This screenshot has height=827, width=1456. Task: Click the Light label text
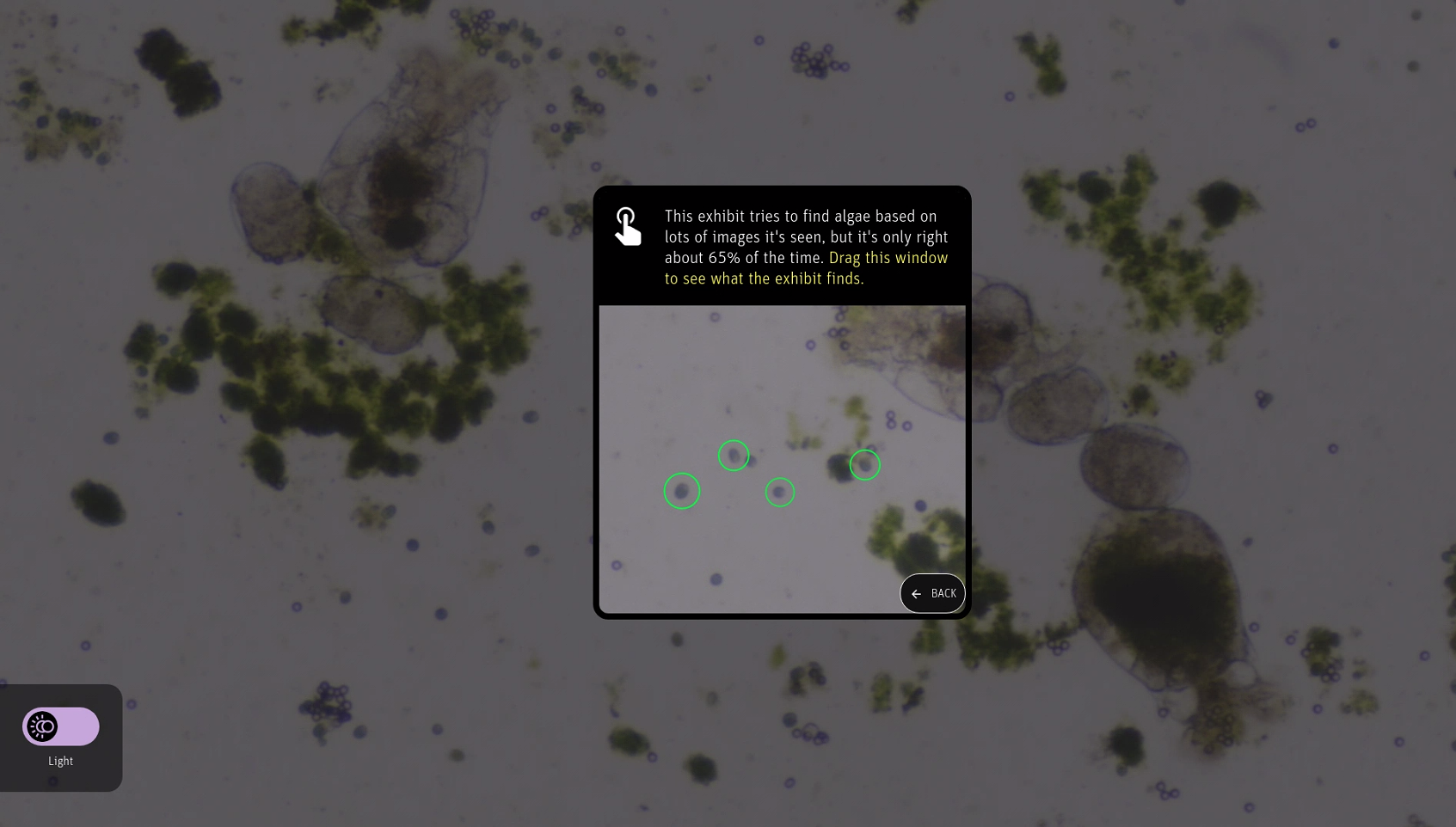pyautogui.click(x=60, y=761)
